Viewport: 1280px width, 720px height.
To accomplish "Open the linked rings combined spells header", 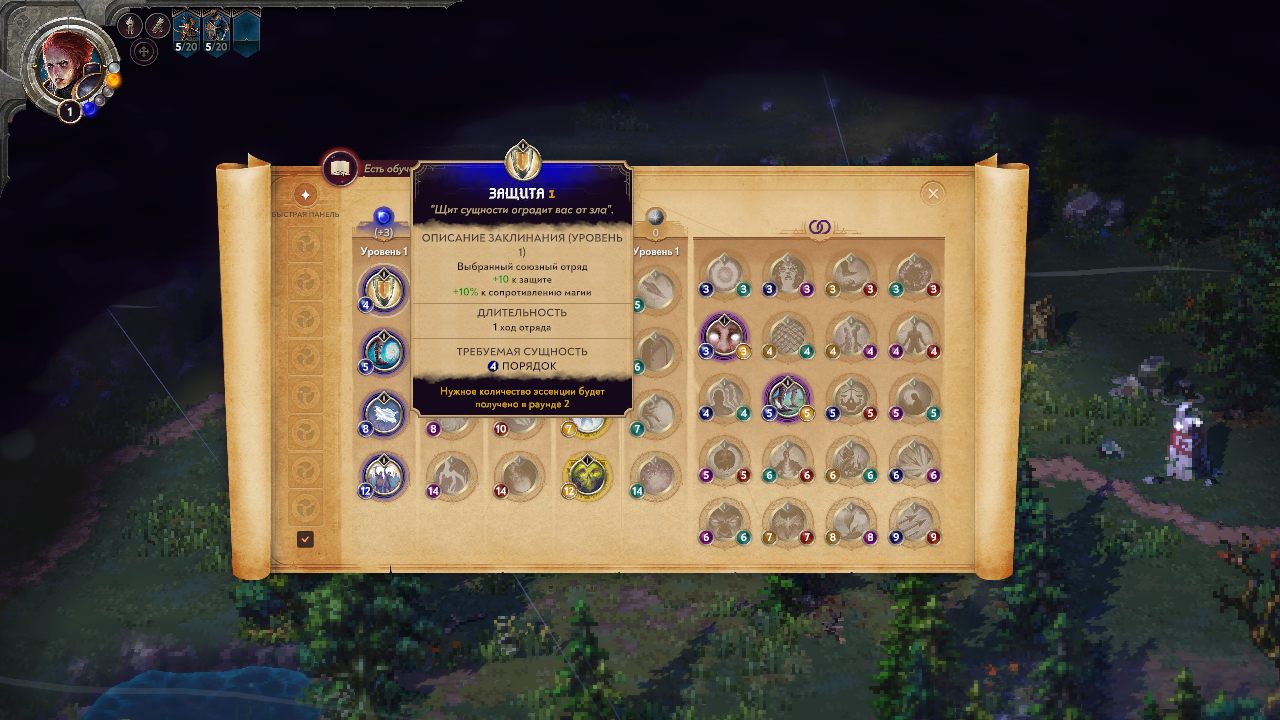I will pyautogui.click(x=819, y=228).
